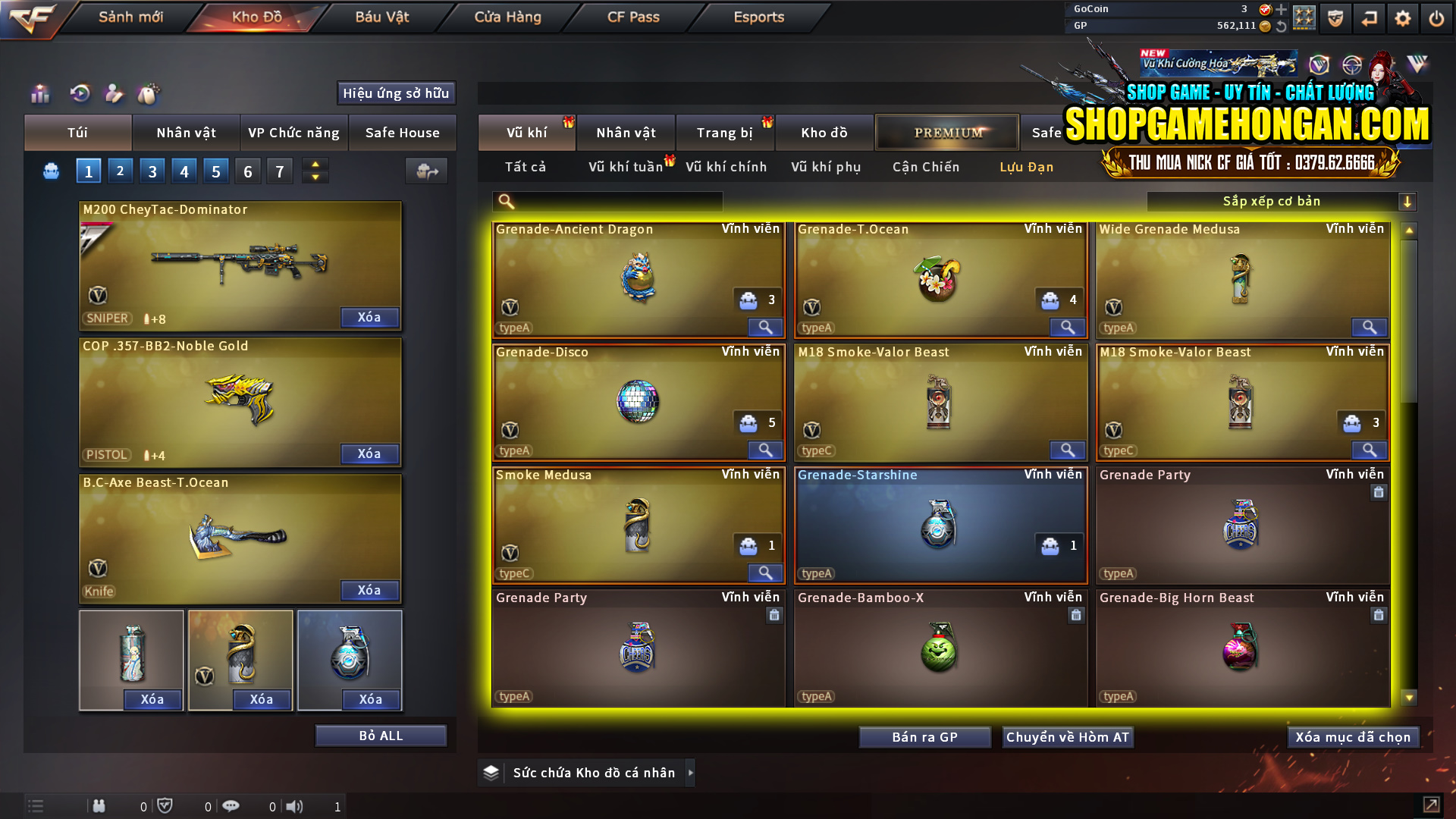Screen dimensions: 1456x819
Task: Click the power/exit icon at top right
Action: pyautogui.click(x=1436, y=17)
